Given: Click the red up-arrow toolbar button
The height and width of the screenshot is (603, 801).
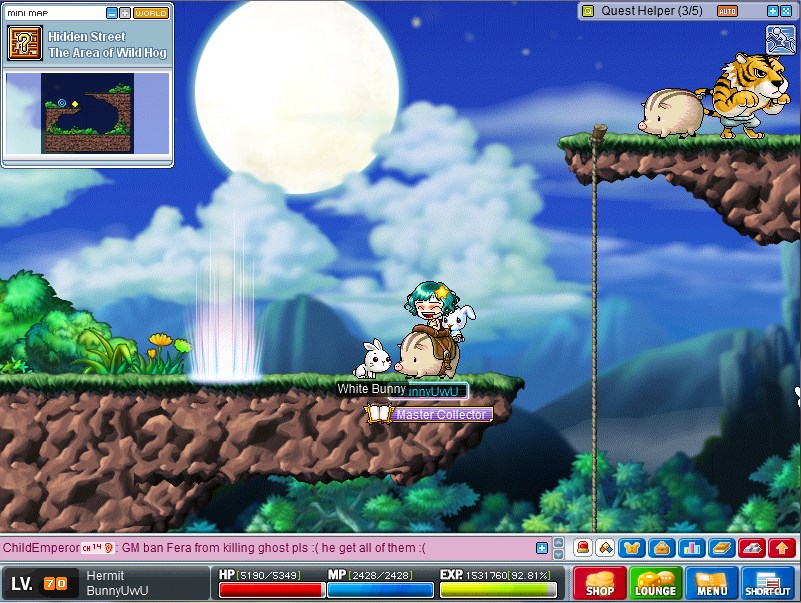Looking at the screenshot, I should [x=782, y=547].
